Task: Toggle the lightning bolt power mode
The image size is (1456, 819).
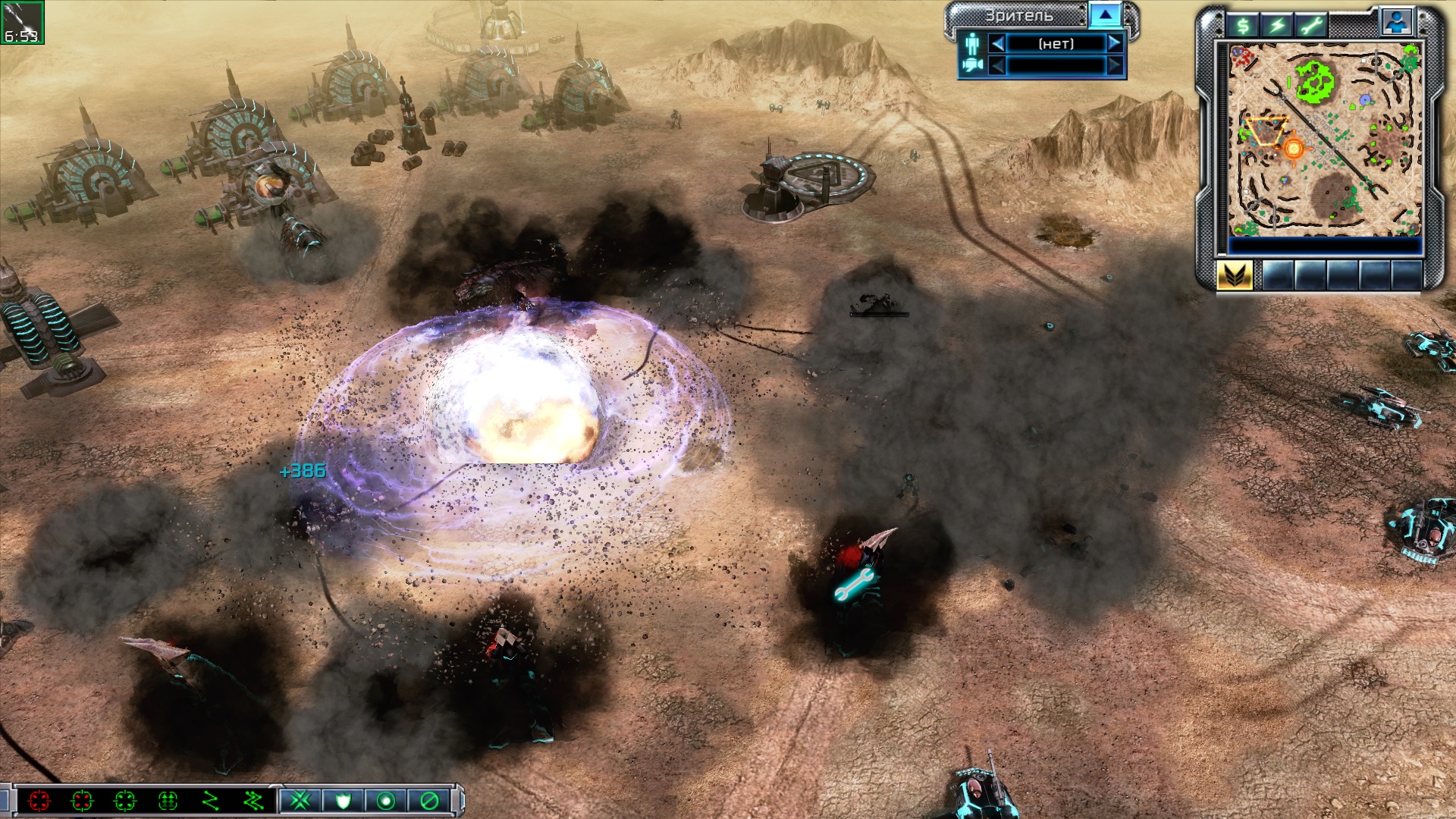Action: (1278, 26)
